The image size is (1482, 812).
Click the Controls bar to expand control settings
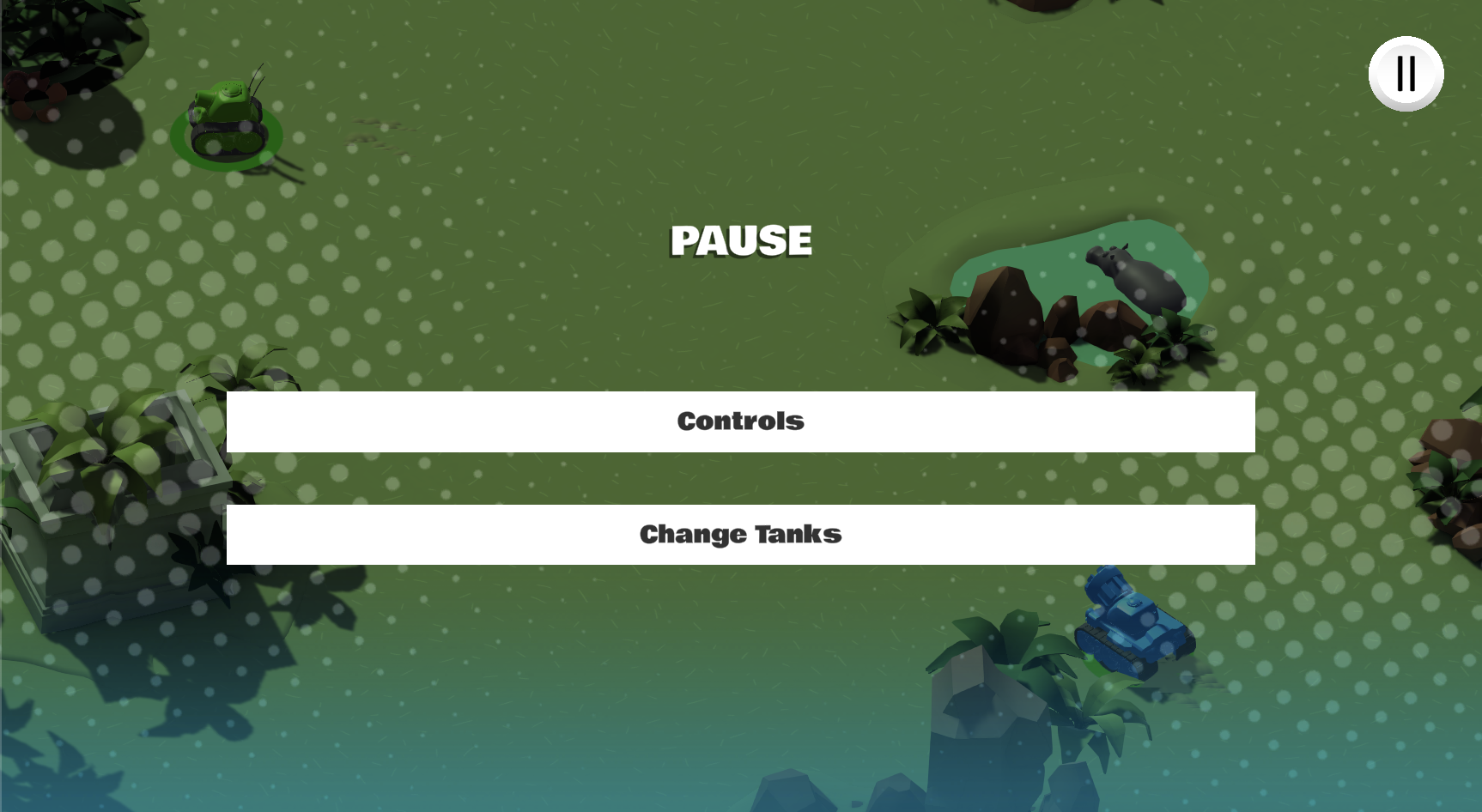740,421
